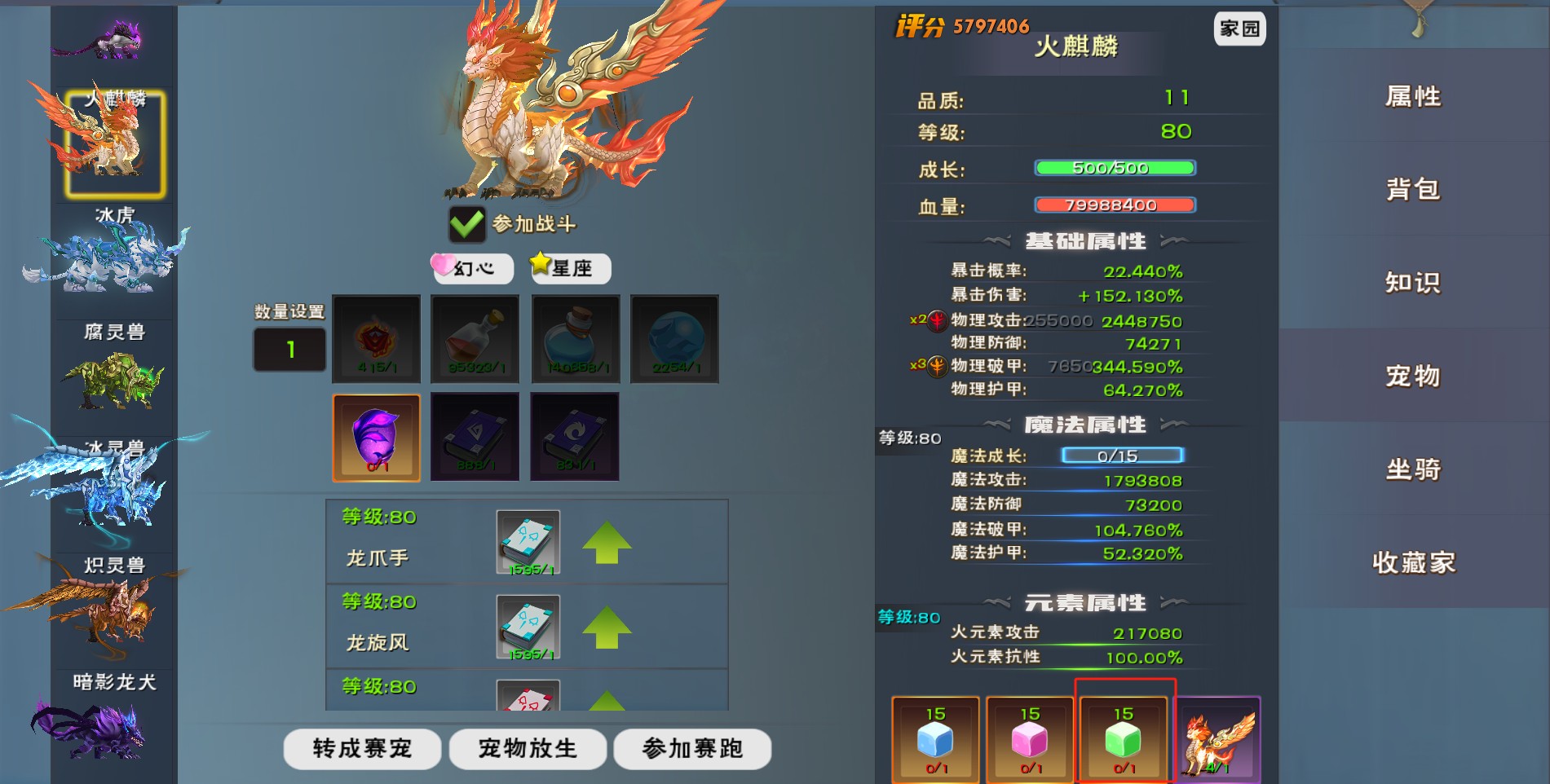Viewport: 1550px width, 784px height.
Task: Click the 参加赛跑 join race button
Action: tap(692, 748)
